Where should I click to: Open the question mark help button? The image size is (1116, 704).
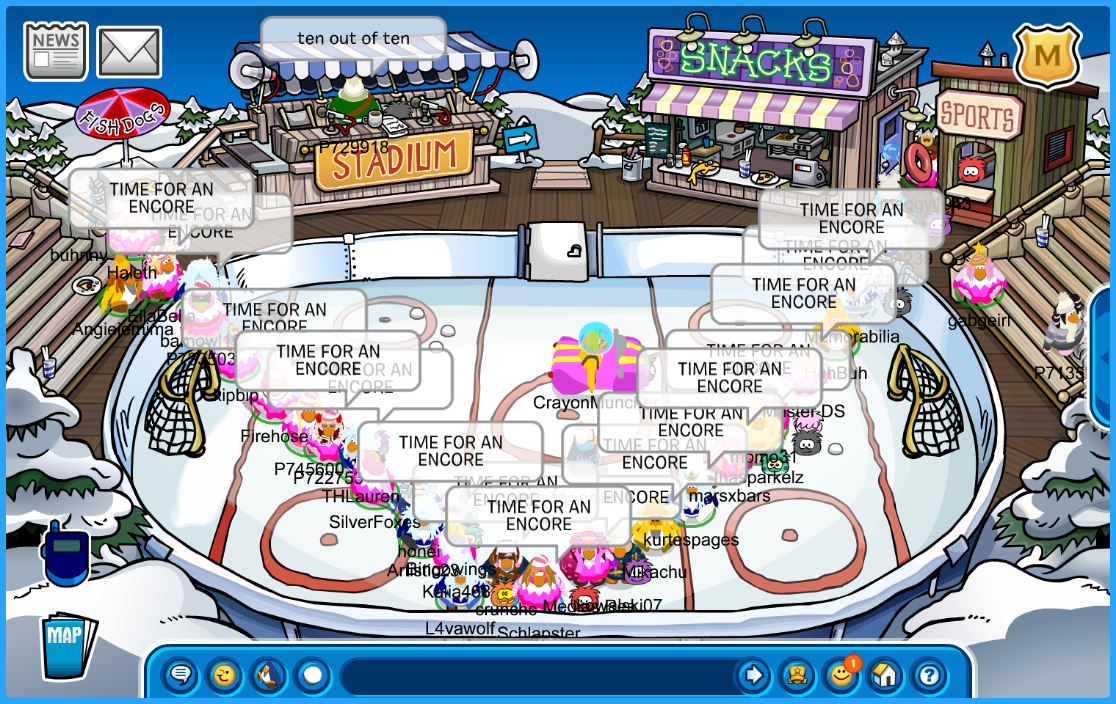929,676
